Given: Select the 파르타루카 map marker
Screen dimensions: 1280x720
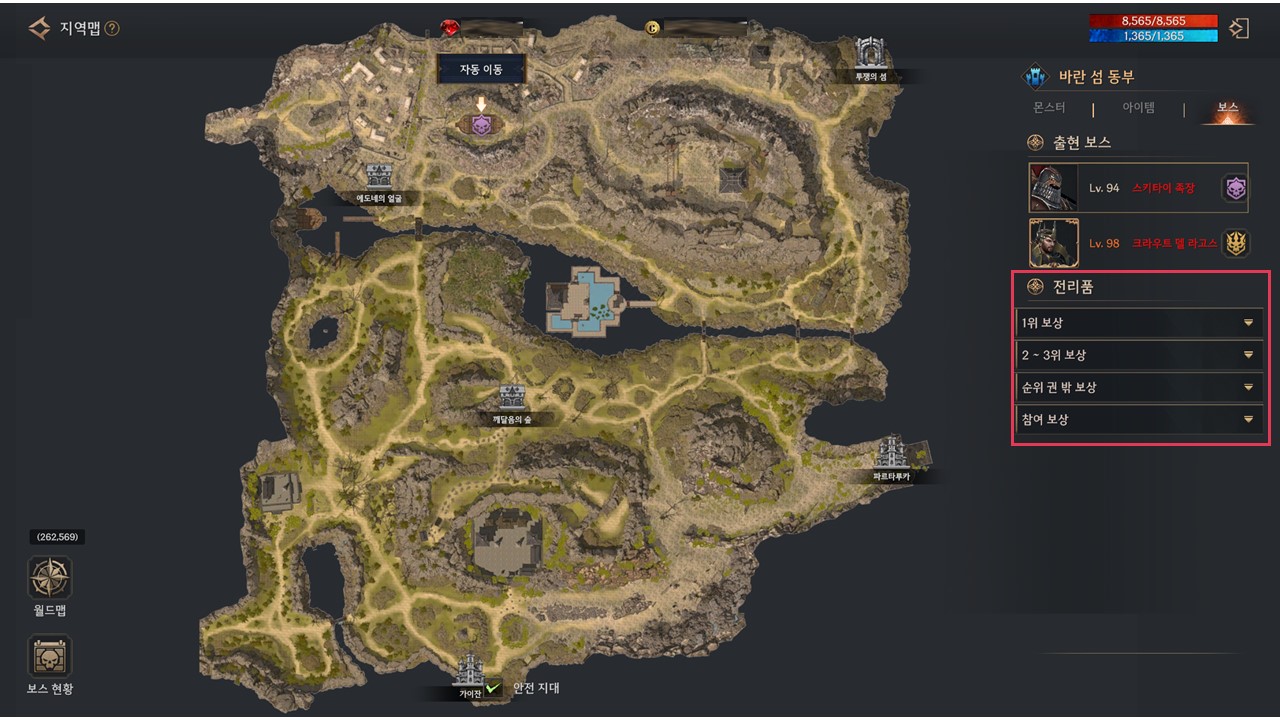Looking at the screenshot, I should [890, 453].
